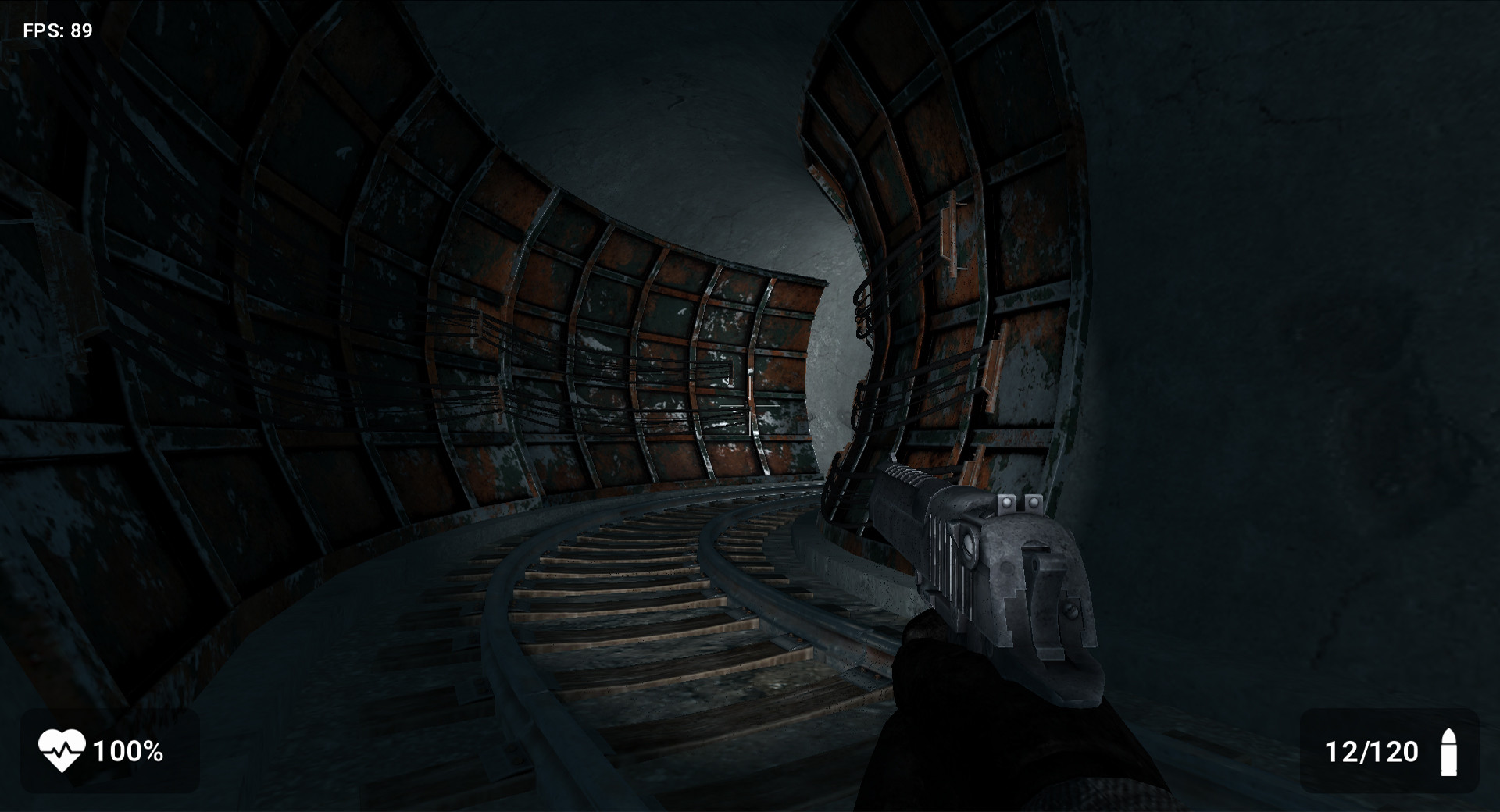Screen dimensions: 1500x812
Task: Select the bullet ammo icon
Action: click(1450, 752)
